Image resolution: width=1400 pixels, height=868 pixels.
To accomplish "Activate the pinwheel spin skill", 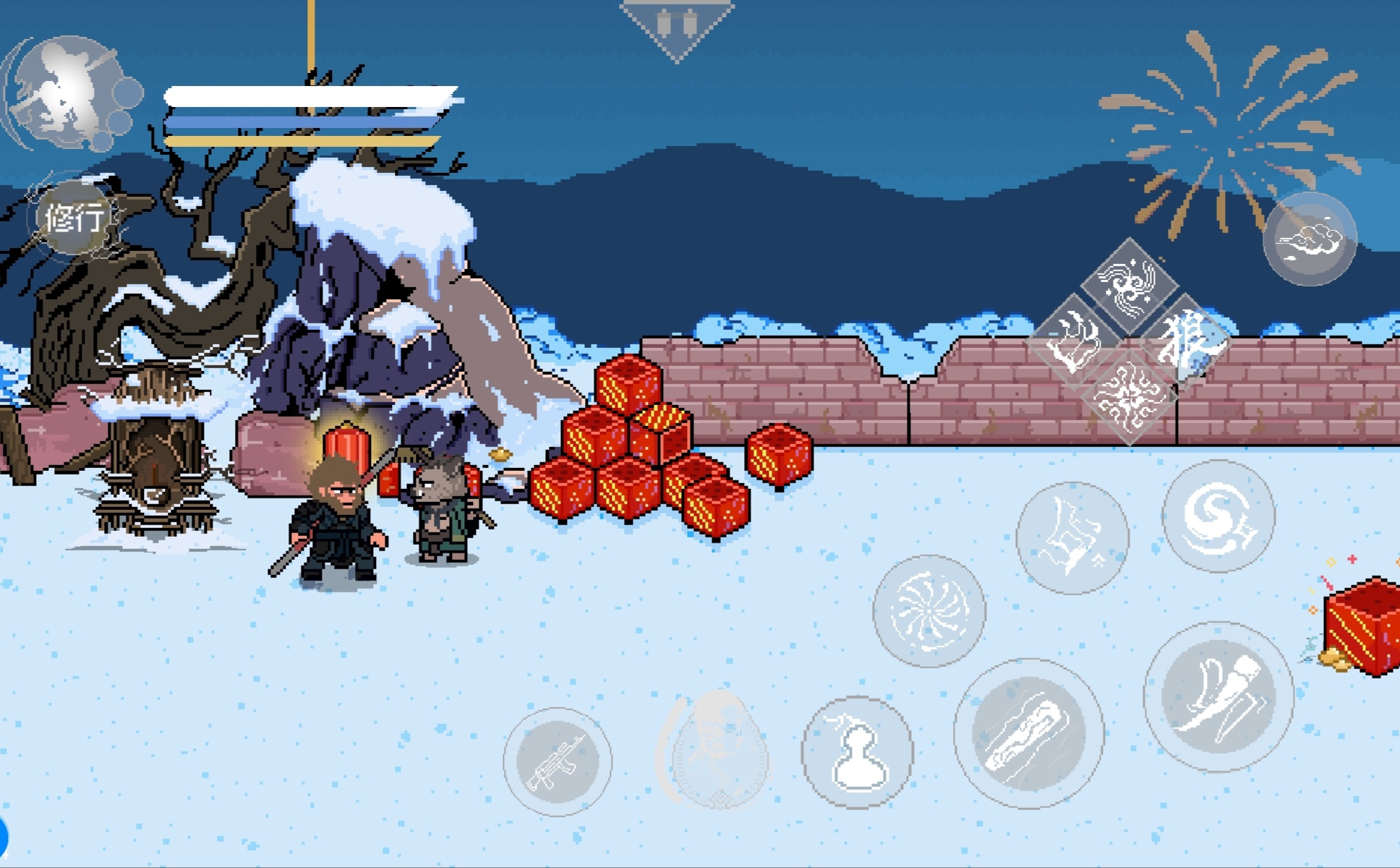I will 929,611.
